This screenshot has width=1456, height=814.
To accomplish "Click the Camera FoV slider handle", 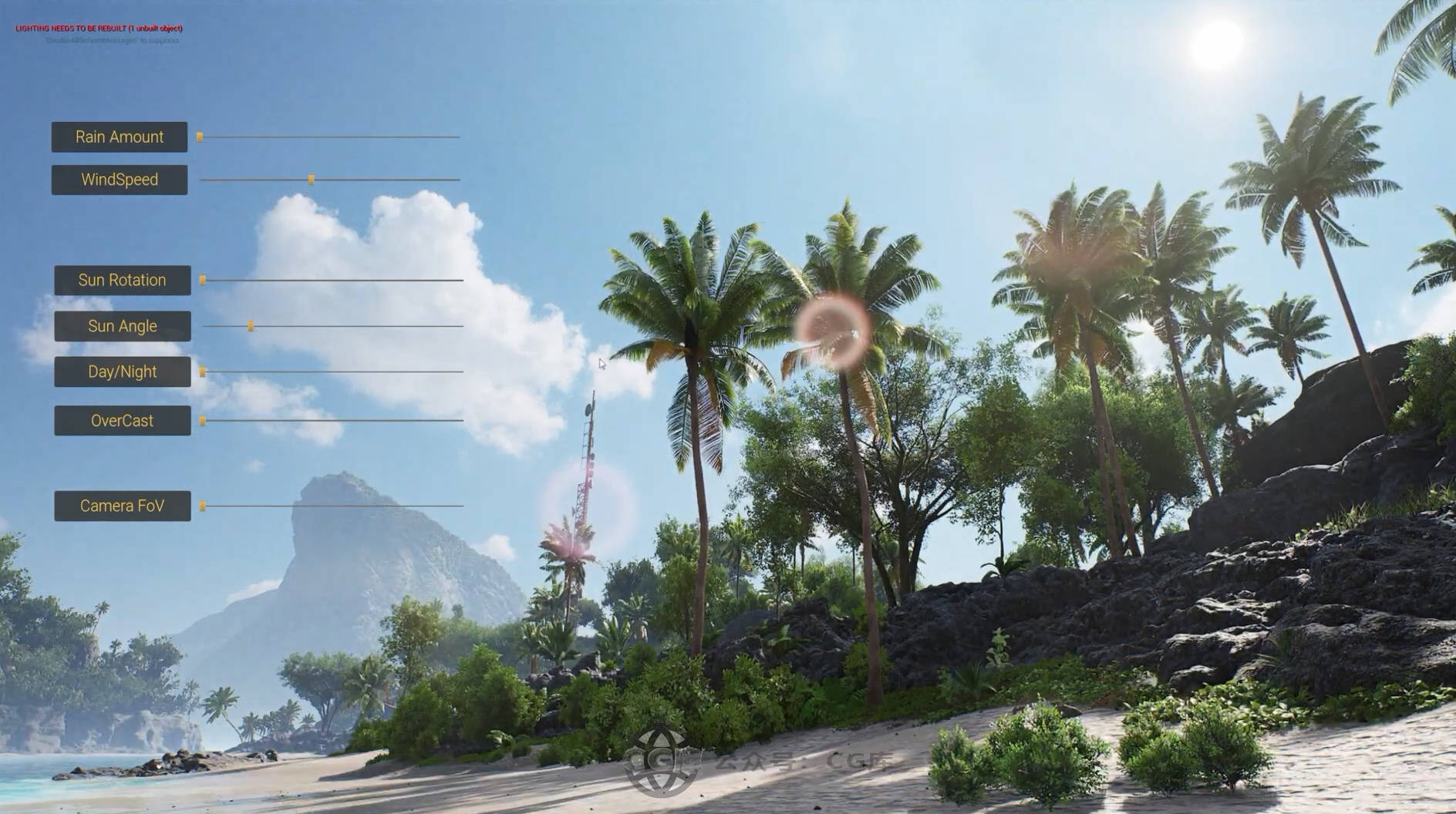I will (x=203, y=506).
